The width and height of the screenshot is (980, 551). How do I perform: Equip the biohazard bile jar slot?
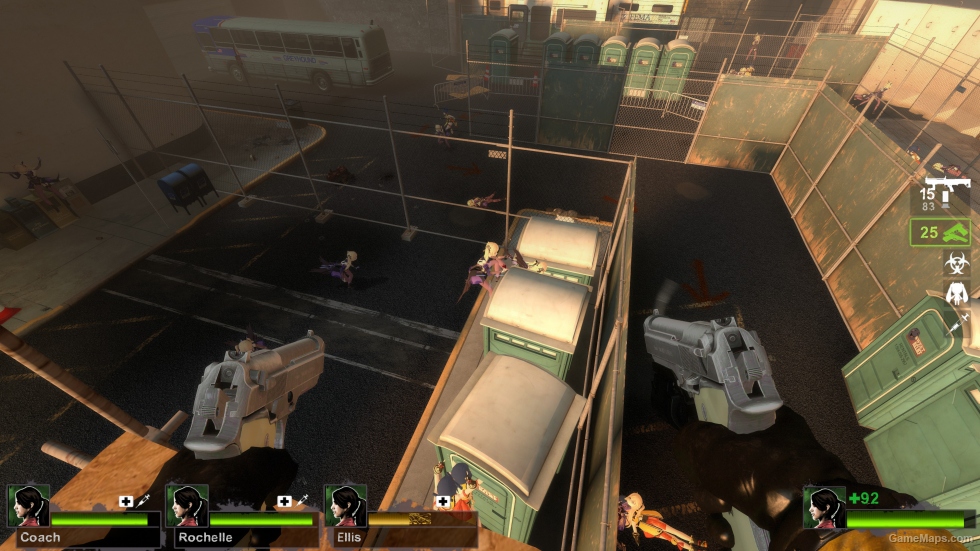[956, 264]
